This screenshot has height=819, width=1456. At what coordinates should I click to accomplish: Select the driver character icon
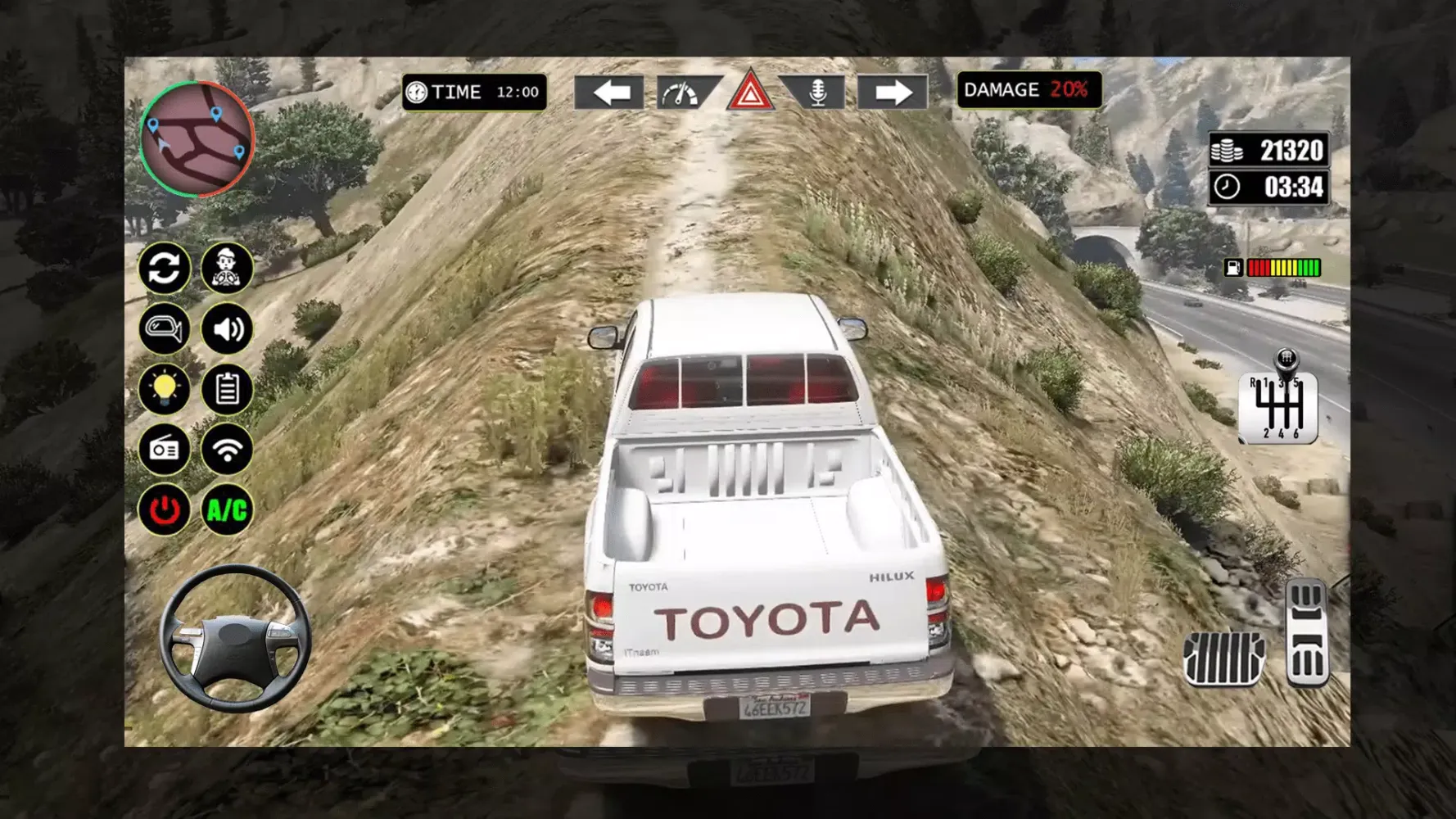227,269
